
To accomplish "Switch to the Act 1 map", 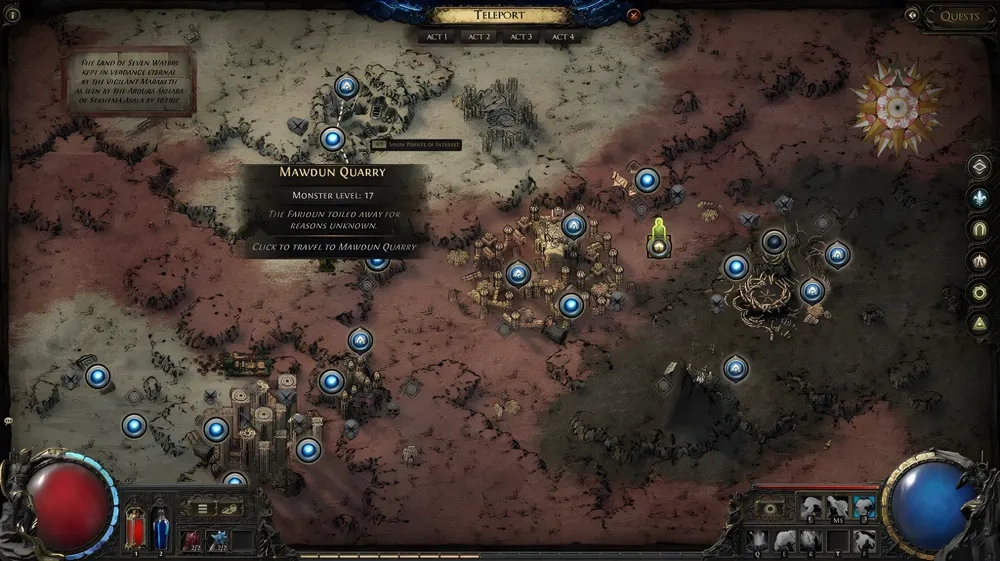I will (x=437, y=37).
